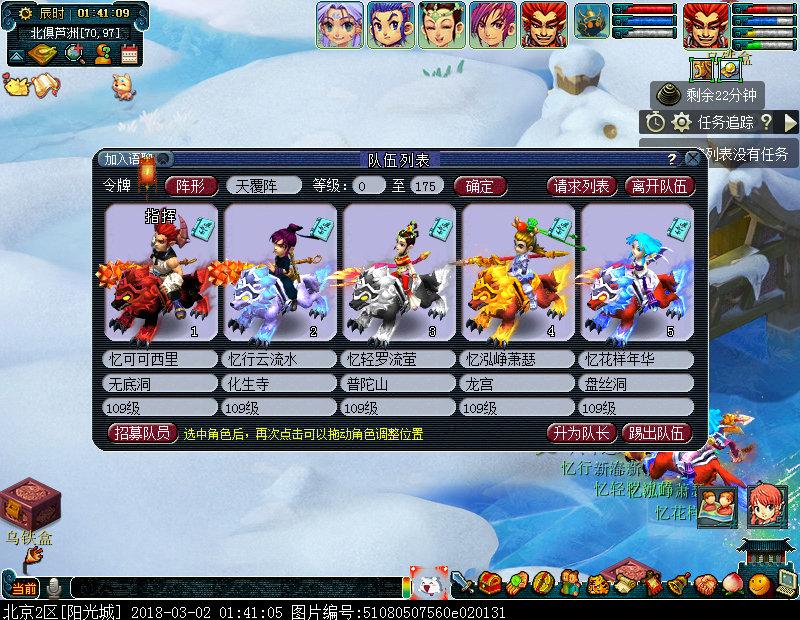Confirm with the 确定 button
Image resolution: width=800 pixels, height=620 pixels.
(x=479, y=185)
